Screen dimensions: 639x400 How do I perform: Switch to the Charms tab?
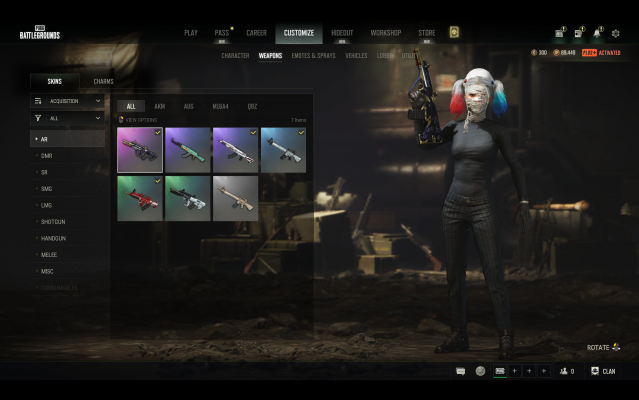pos(103,81)
